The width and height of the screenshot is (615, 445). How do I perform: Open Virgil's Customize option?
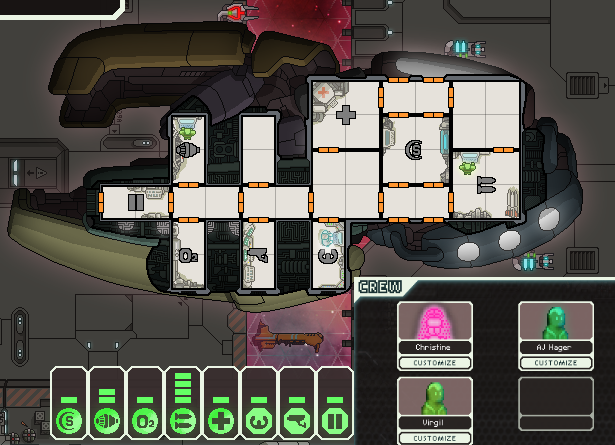point(435,438)
